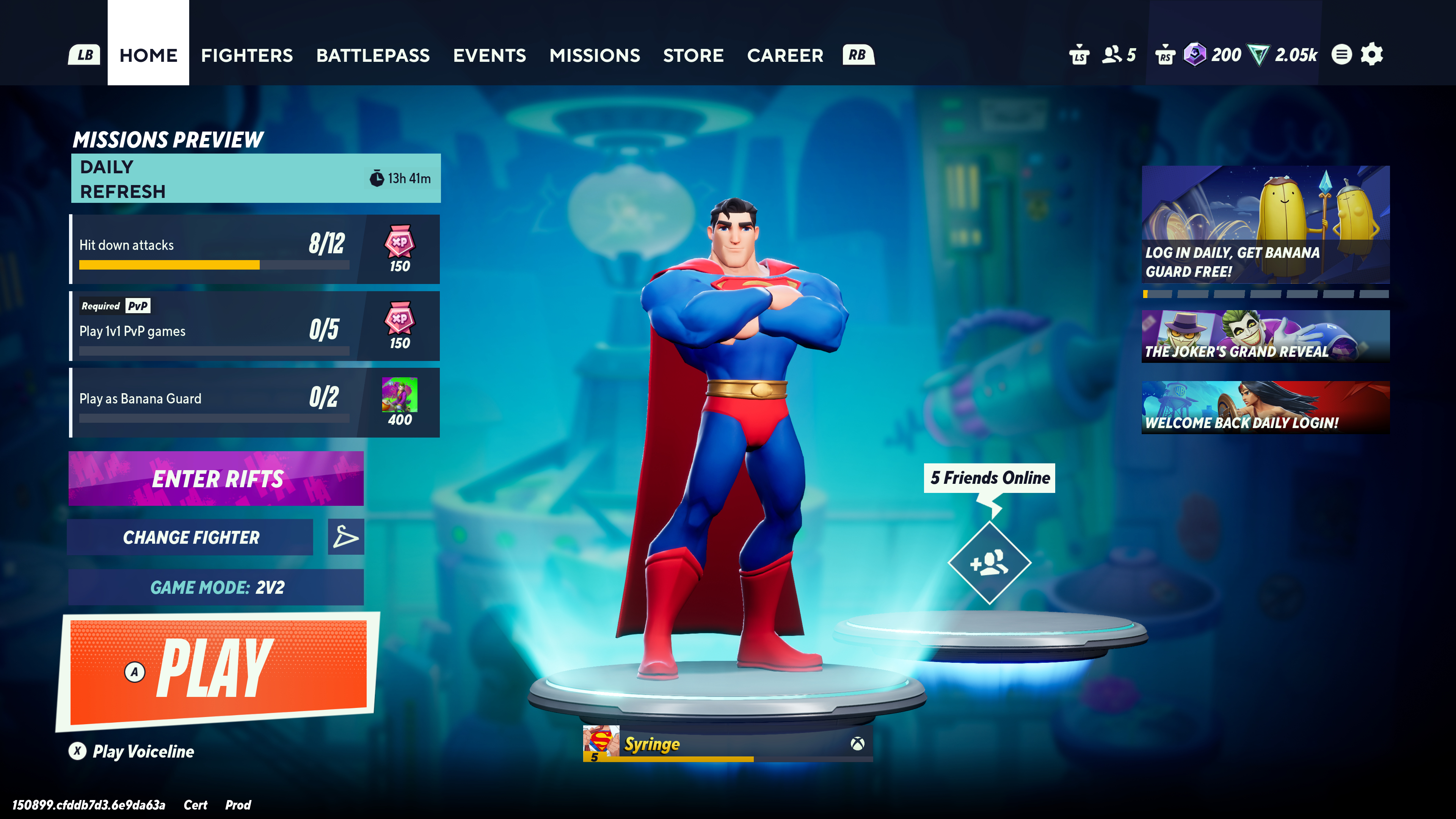This screenshot has width=1456, height=819.
Task: Switch to the FIGHTERS tab
Action: point(247,55)
